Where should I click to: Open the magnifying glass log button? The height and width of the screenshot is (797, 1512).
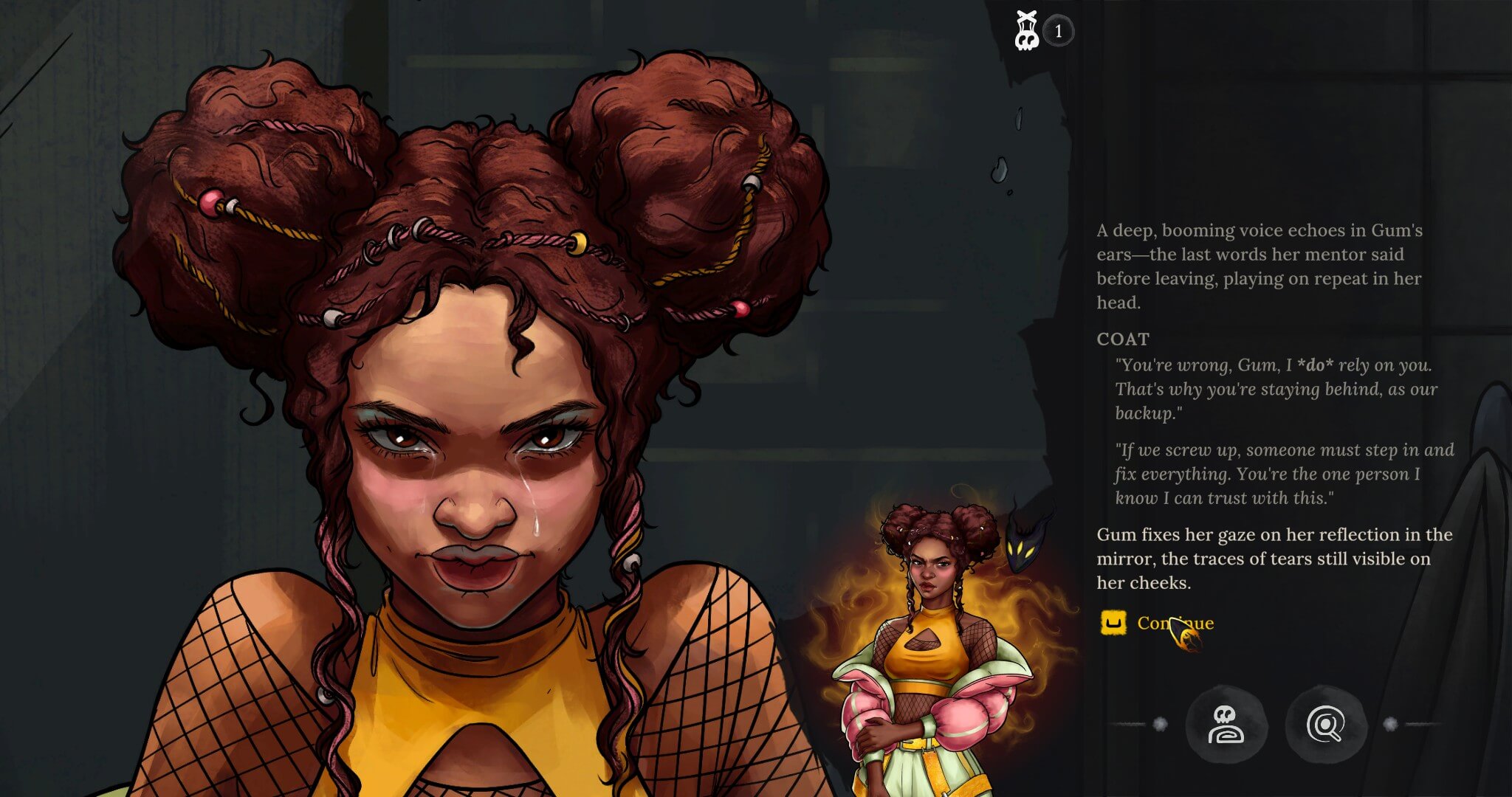[x=1325, y=725]
